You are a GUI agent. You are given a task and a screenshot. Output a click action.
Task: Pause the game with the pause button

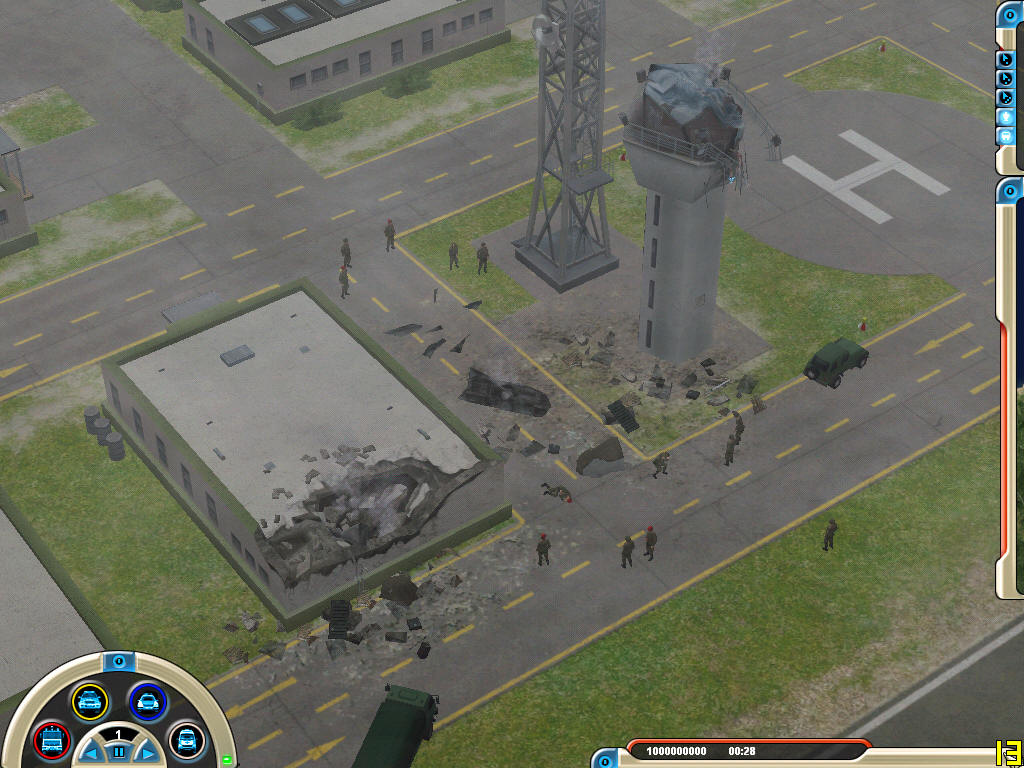[x=118, y=750]
